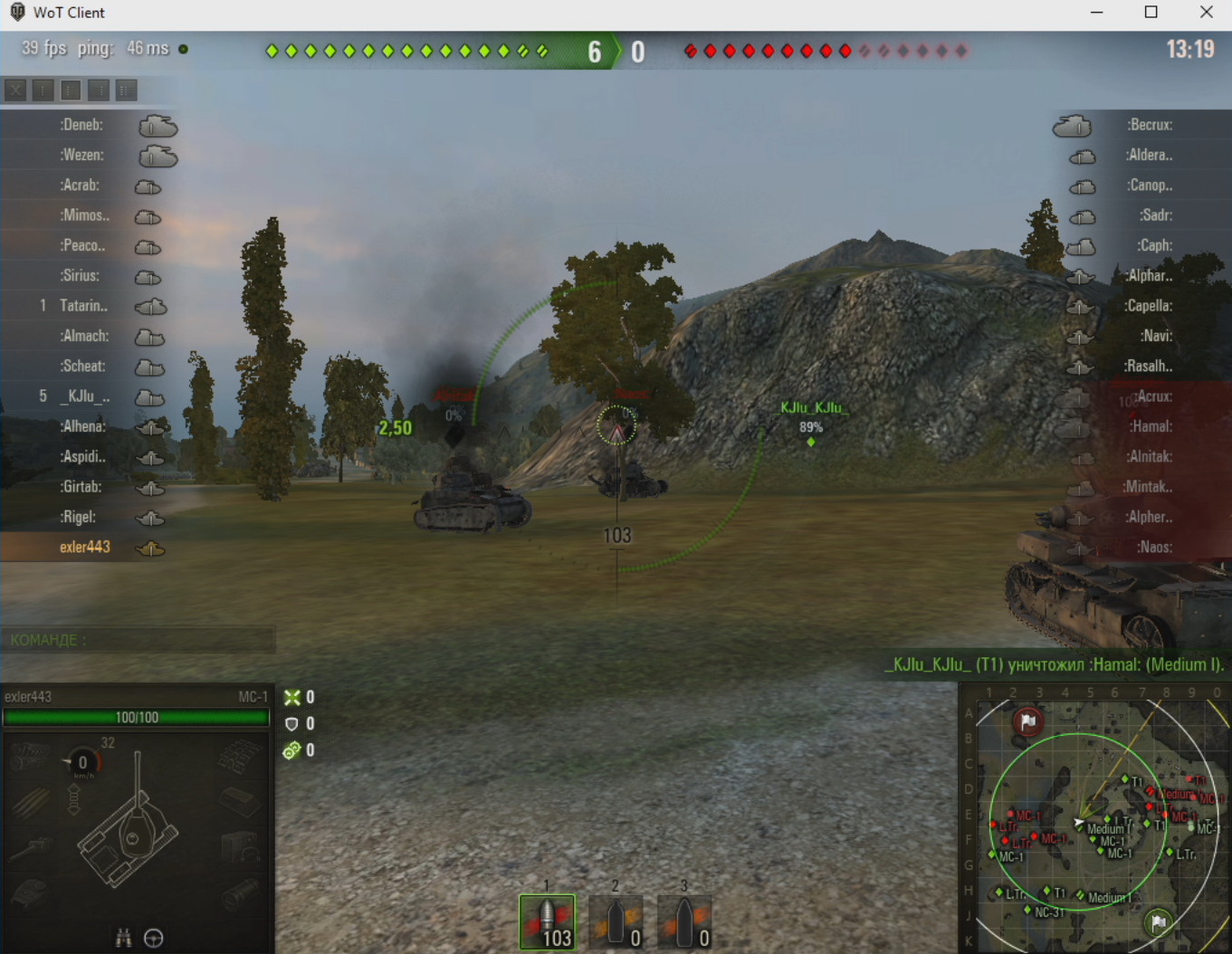Screen dimensions: 1232x954
Task: Click the steering wheel icon in damage panel
Action: click(x=154, y=938)
